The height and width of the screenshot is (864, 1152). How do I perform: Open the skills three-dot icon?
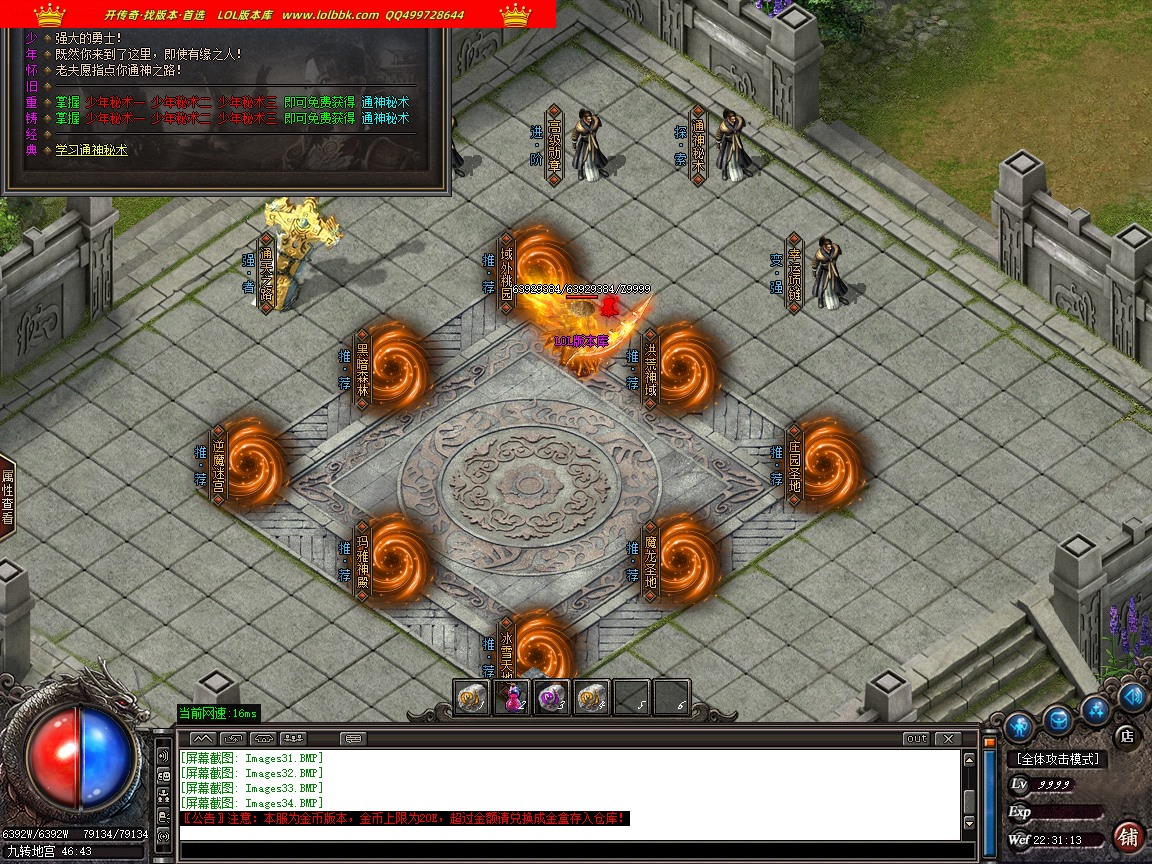[x=1095, y=710]
